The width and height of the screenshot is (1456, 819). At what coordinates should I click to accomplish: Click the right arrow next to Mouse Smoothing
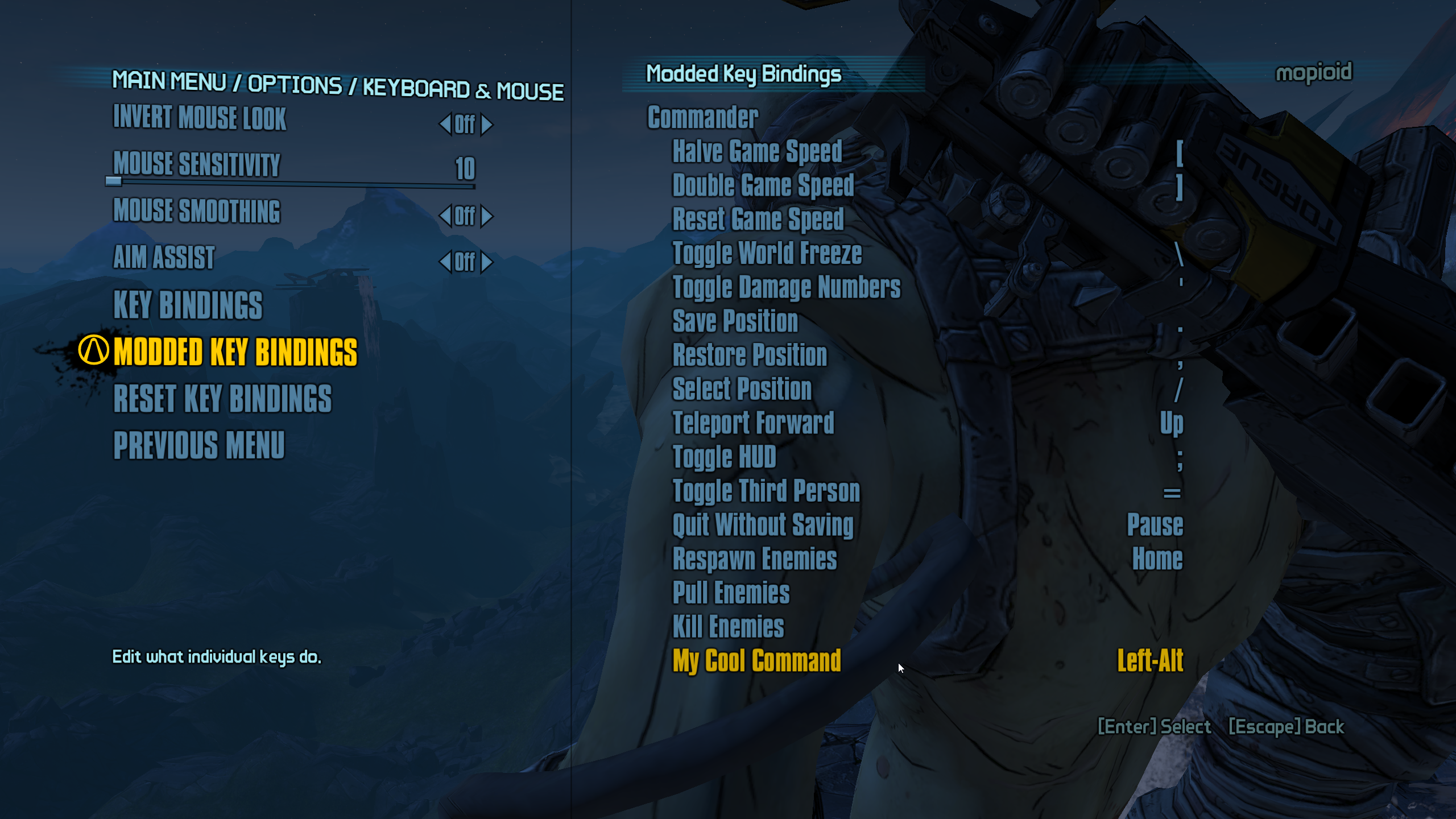tap(487, 216)
